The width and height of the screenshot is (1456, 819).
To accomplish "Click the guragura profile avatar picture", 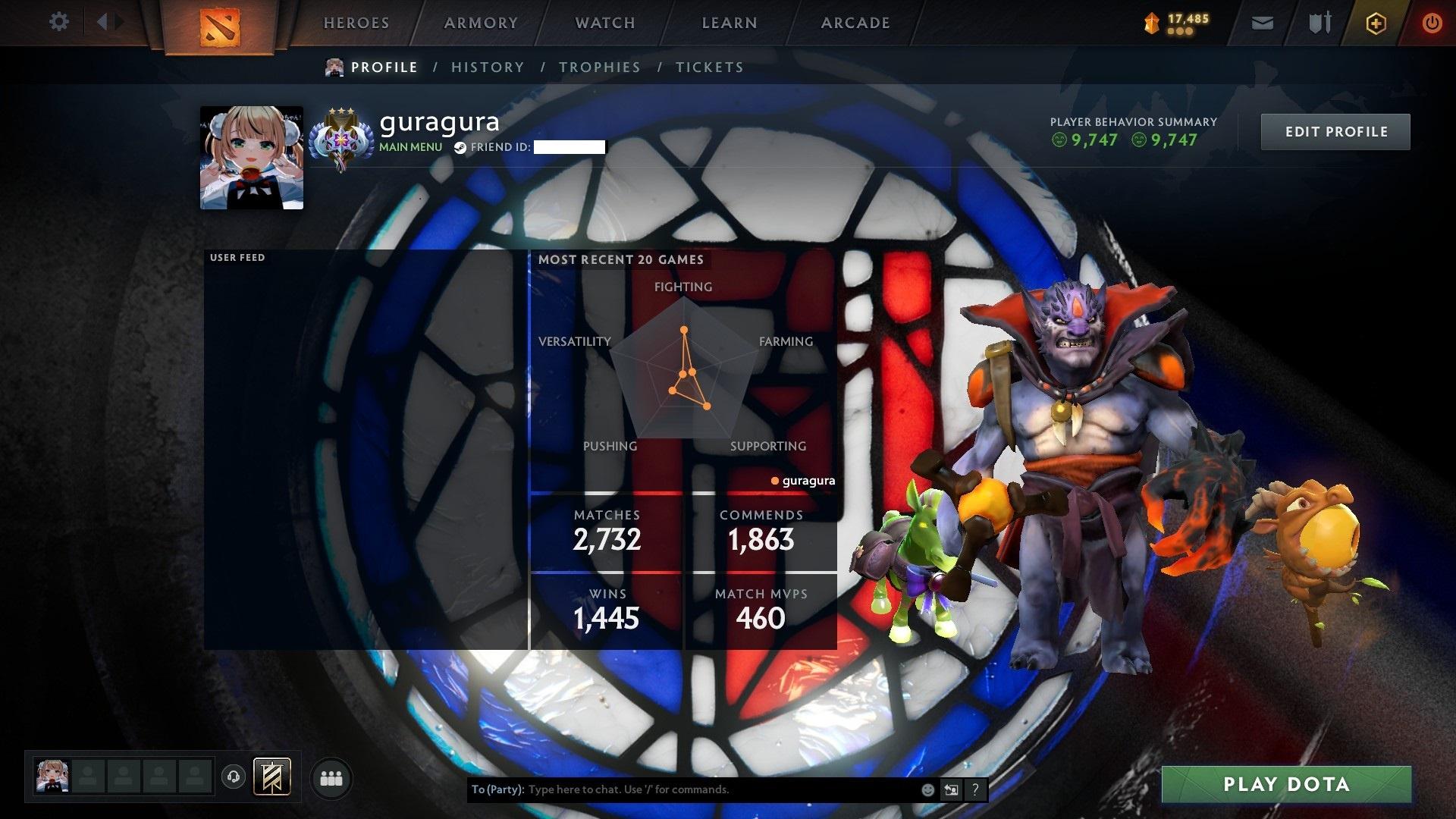I will pyautogui.click(x=252, y=158).
